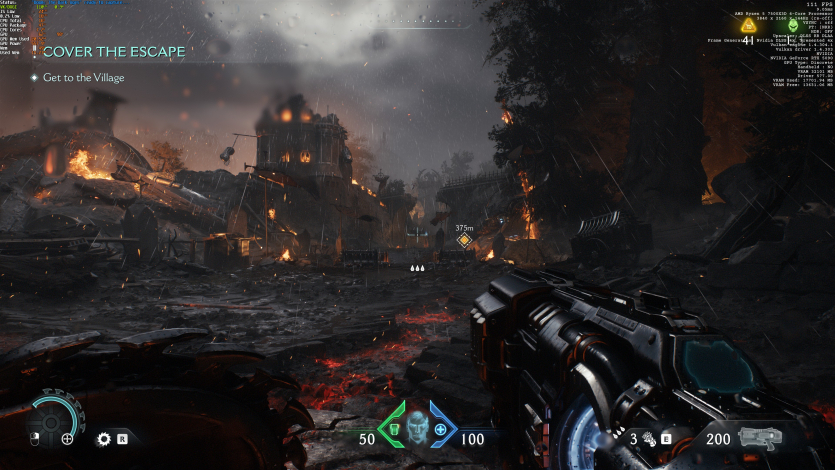Click the gold triangle currency icon

(x=746, y=27)
